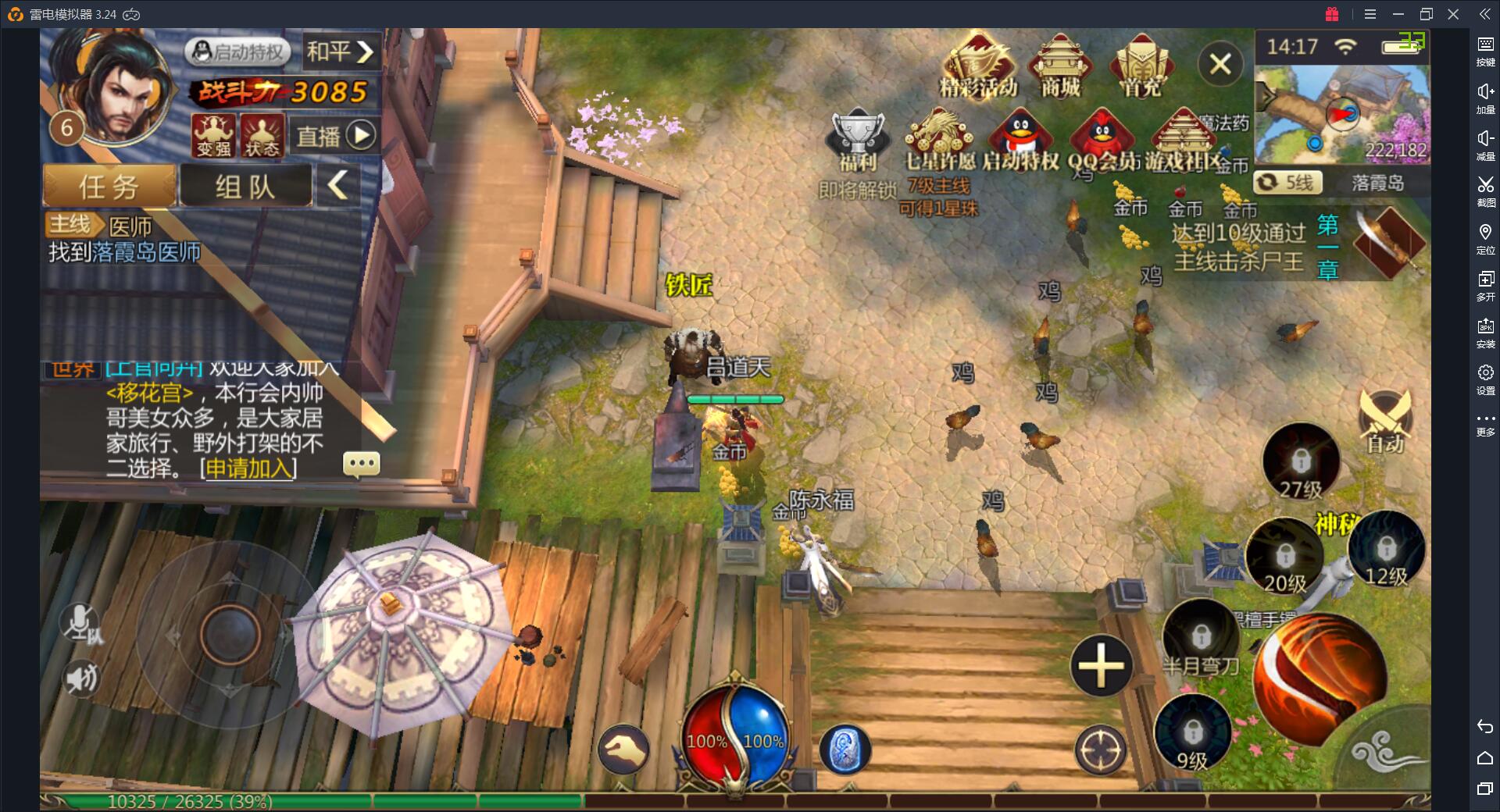Viewport: 1500px width, 812px height.
Task: Track the 找到落霞岛医师 main quest
Action: pyautogui.click(x=125, y=251)
